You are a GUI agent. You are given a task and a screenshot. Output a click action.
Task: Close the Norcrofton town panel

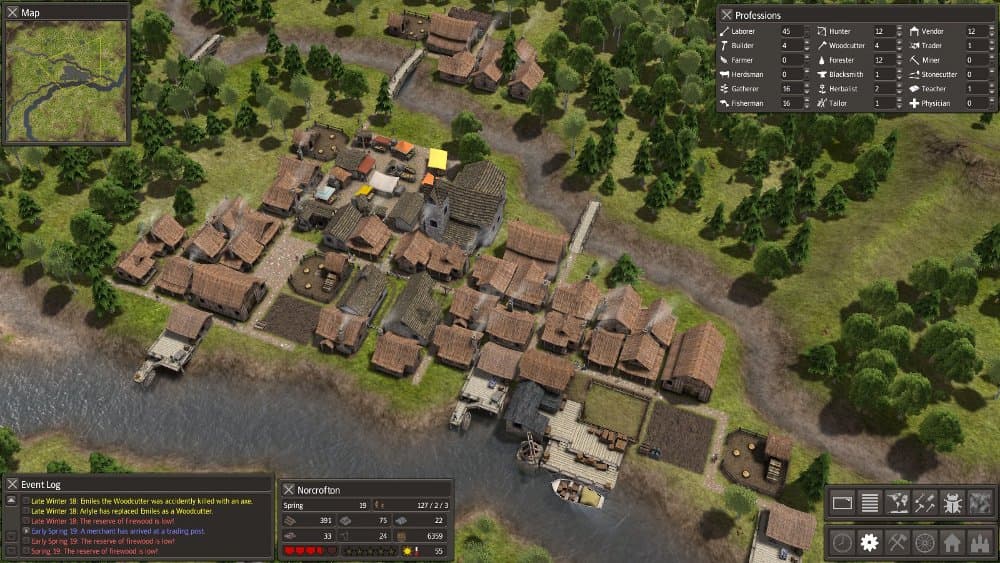289,490
